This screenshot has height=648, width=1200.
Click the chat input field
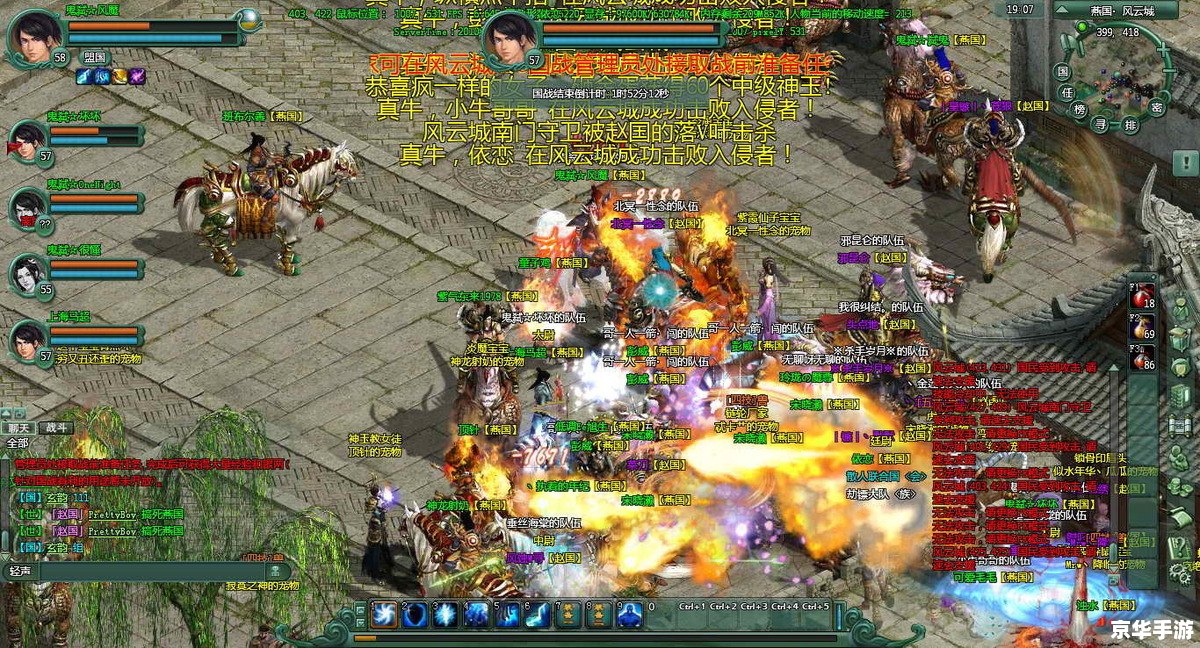coord(140,571)
